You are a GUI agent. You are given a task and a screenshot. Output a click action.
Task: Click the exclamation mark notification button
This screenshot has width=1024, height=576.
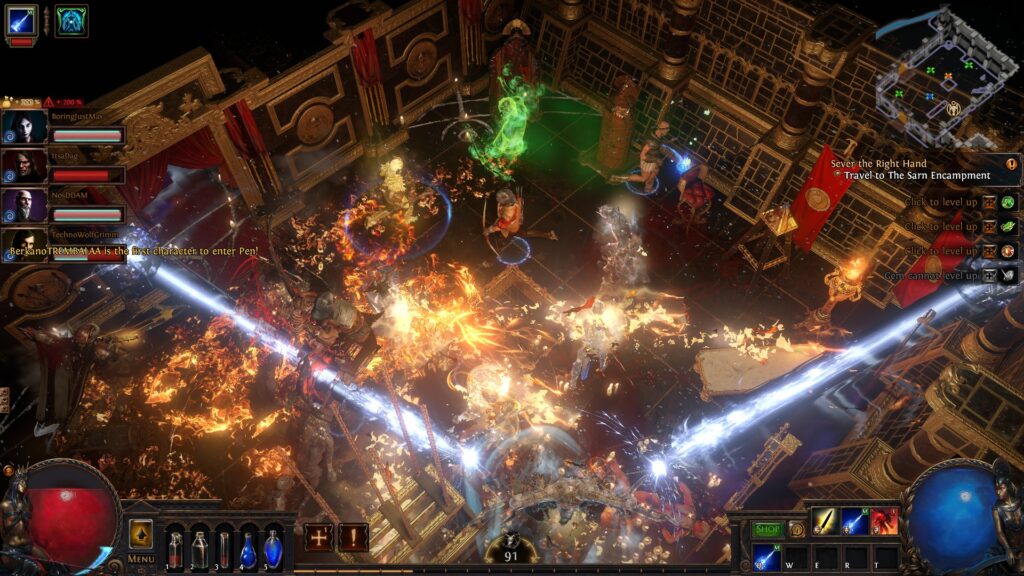pos(352,537)
